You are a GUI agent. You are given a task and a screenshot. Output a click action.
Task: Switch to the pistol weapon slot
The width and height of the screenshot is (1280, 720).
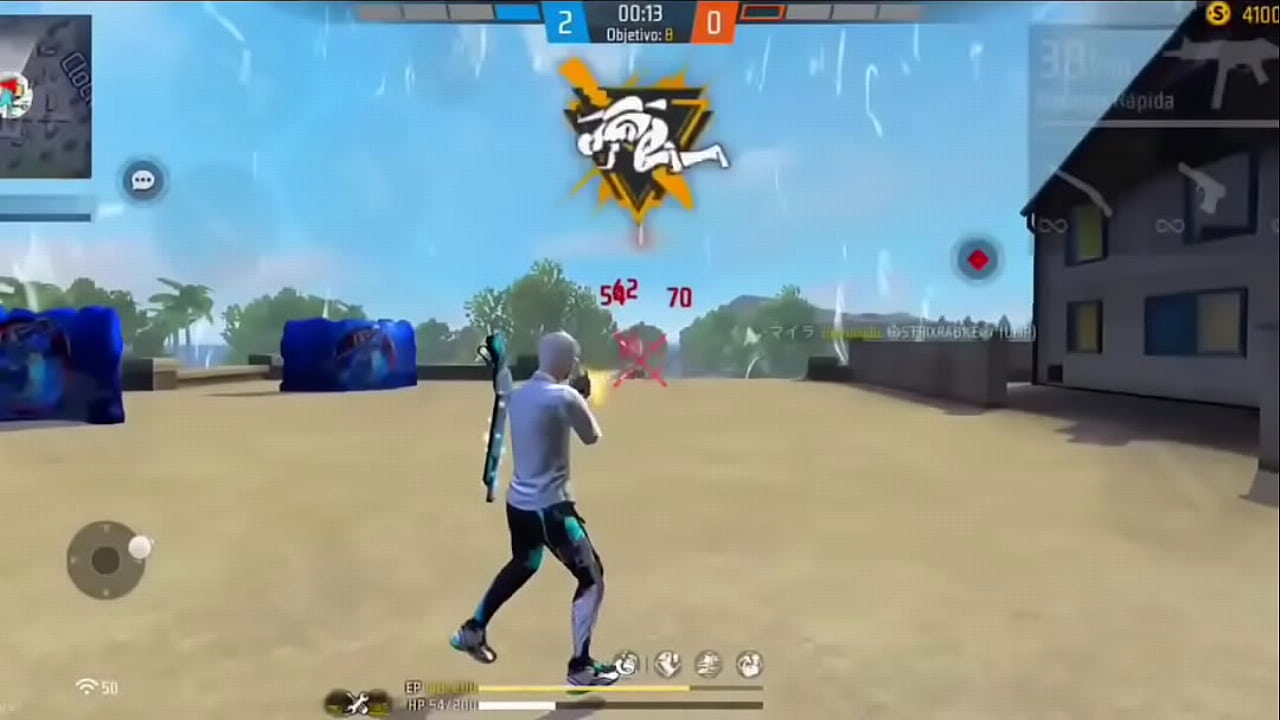[x=1204, y=191]
